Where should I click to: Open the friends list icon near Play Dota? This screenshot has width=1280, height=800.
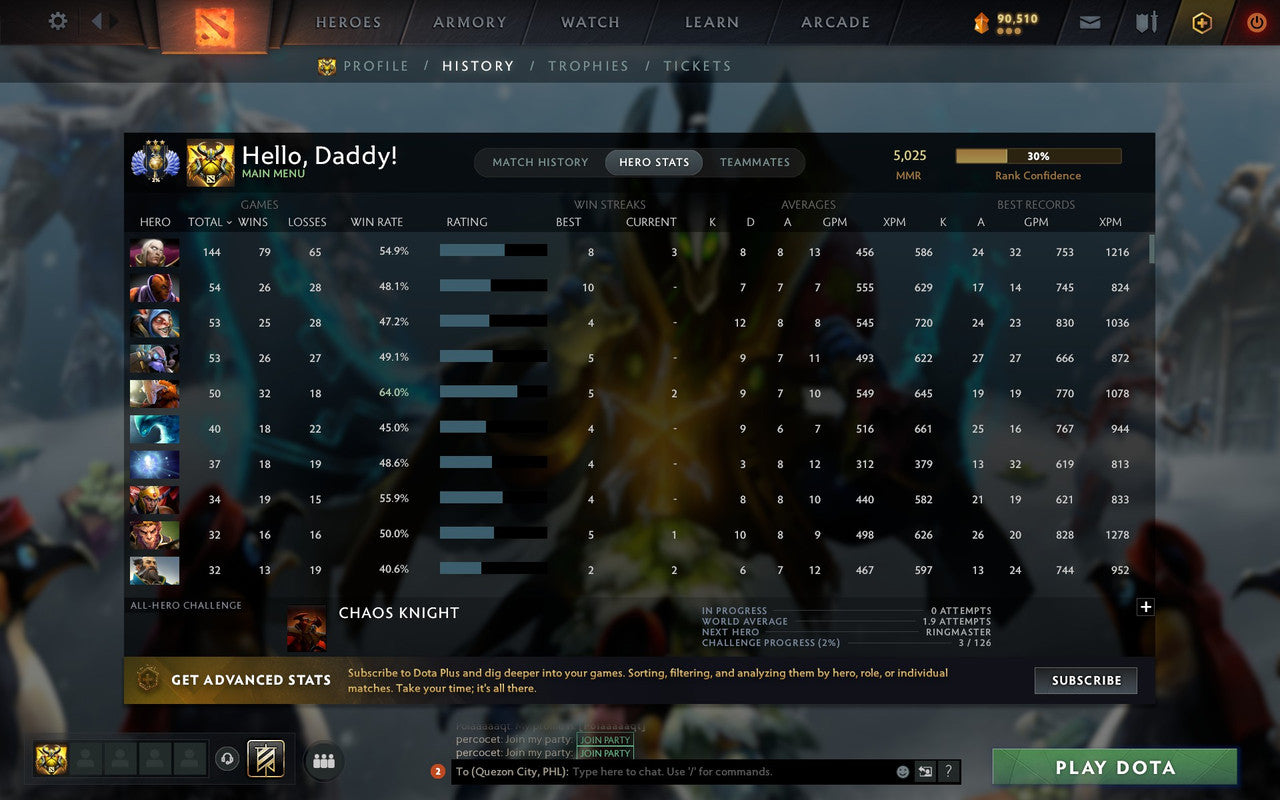coord(323,760)
